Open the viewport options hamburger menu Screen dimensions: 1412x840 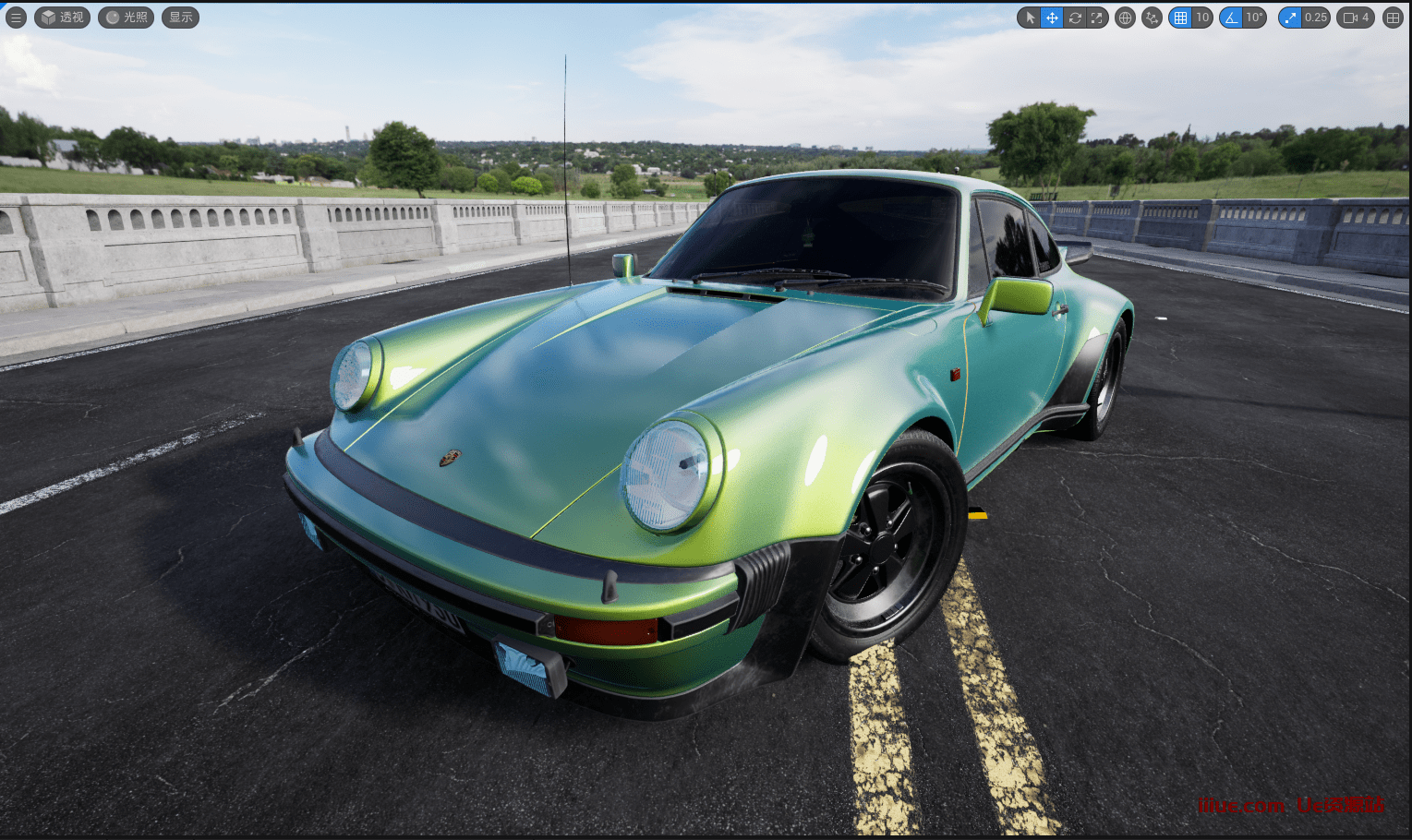[16, 18]
